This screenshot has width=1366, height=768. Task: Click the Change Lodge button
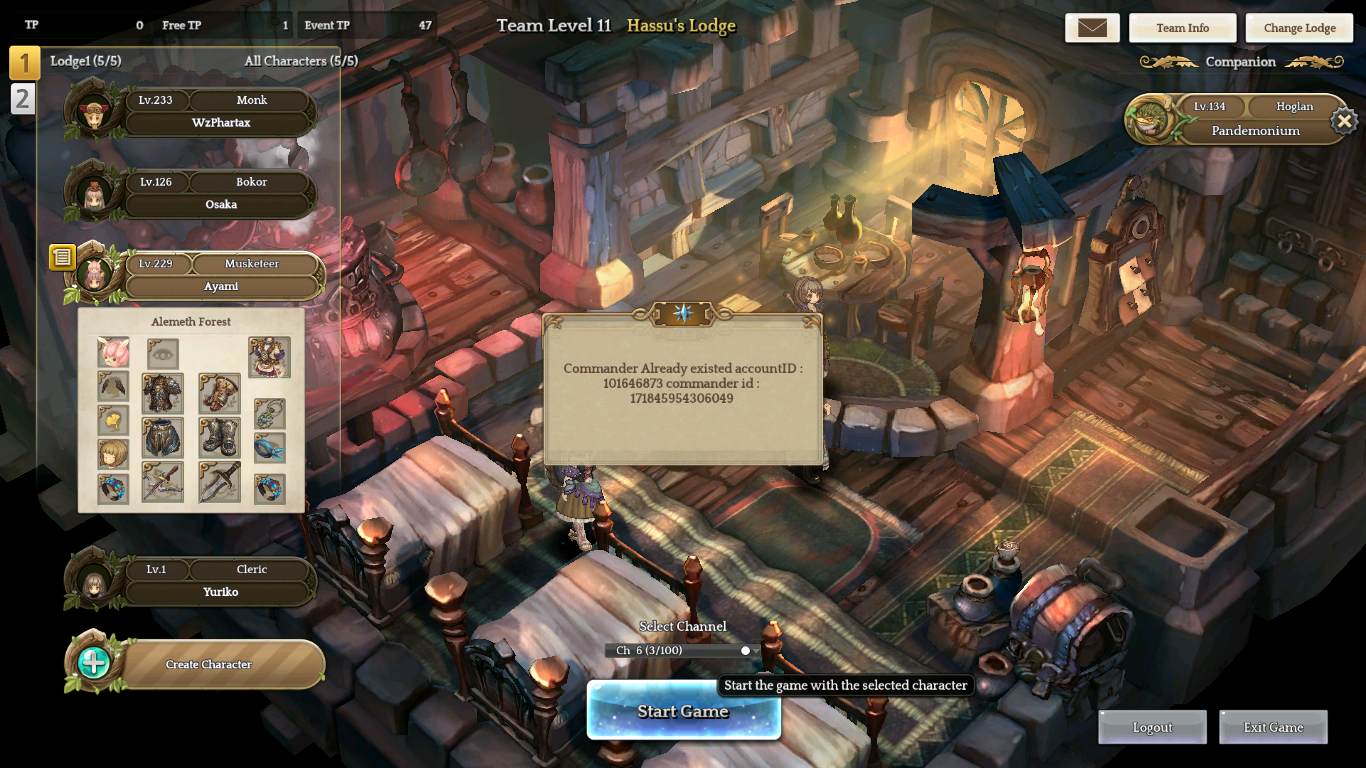click(x=1299, y=28)
